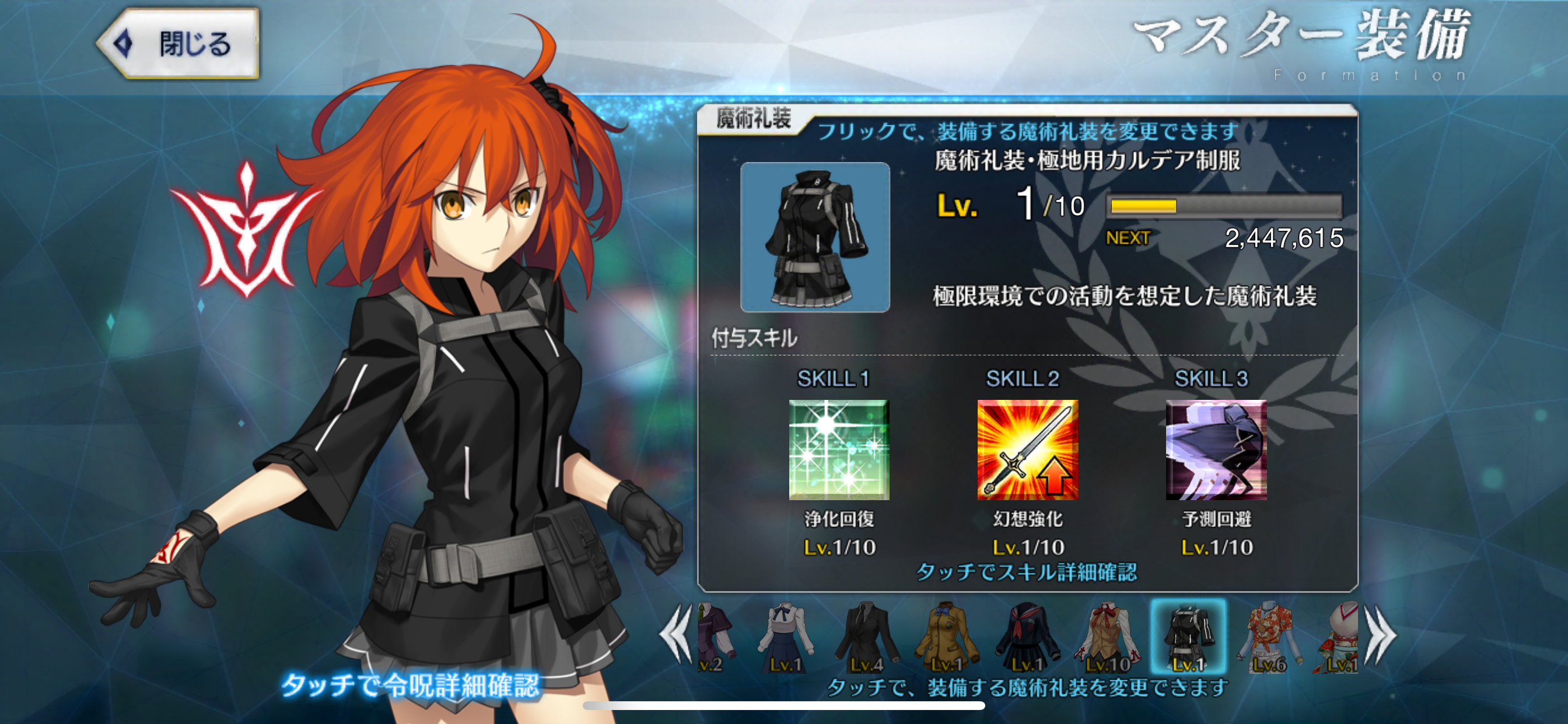Select the highlighted black Arctic Chaldea uniform
1568x724 pixels.
[x=1188, y=637]
